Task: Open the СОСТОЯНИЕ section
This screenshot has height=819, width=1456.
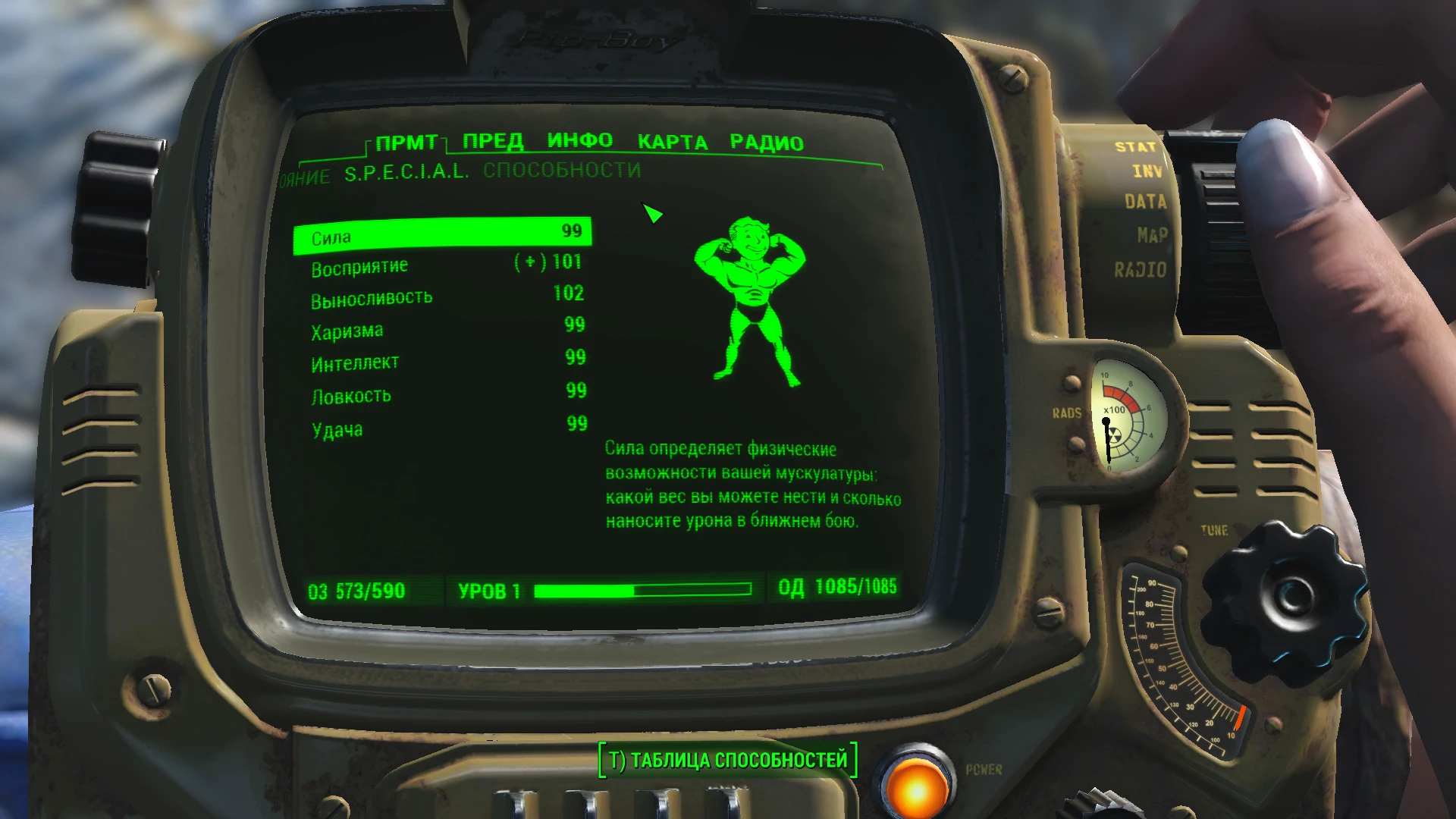Action: coord(303,175)
